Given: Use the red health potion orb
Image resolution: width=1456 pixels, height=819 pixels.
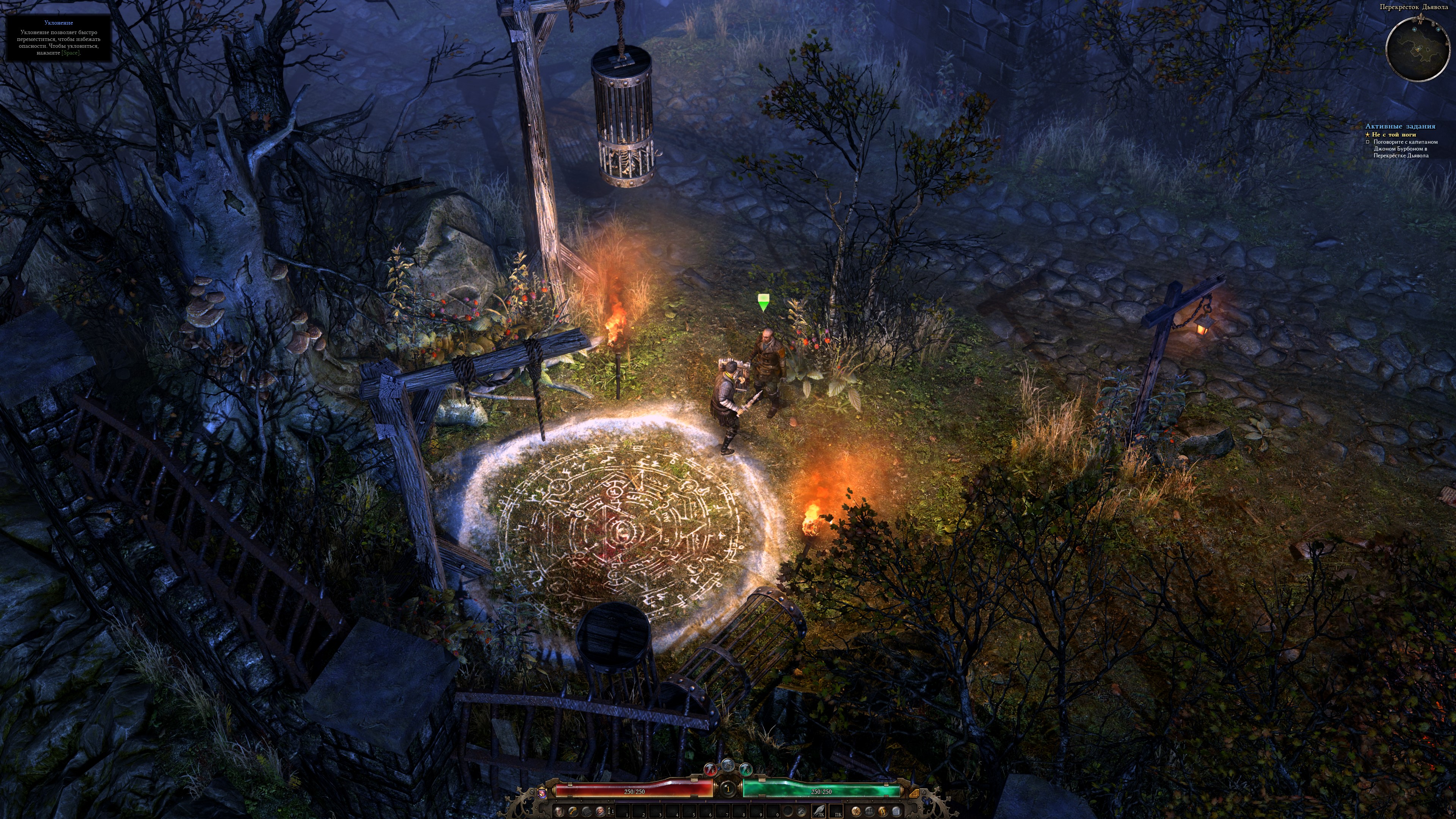Looking at the screenshot, I should tap(711, 770).
